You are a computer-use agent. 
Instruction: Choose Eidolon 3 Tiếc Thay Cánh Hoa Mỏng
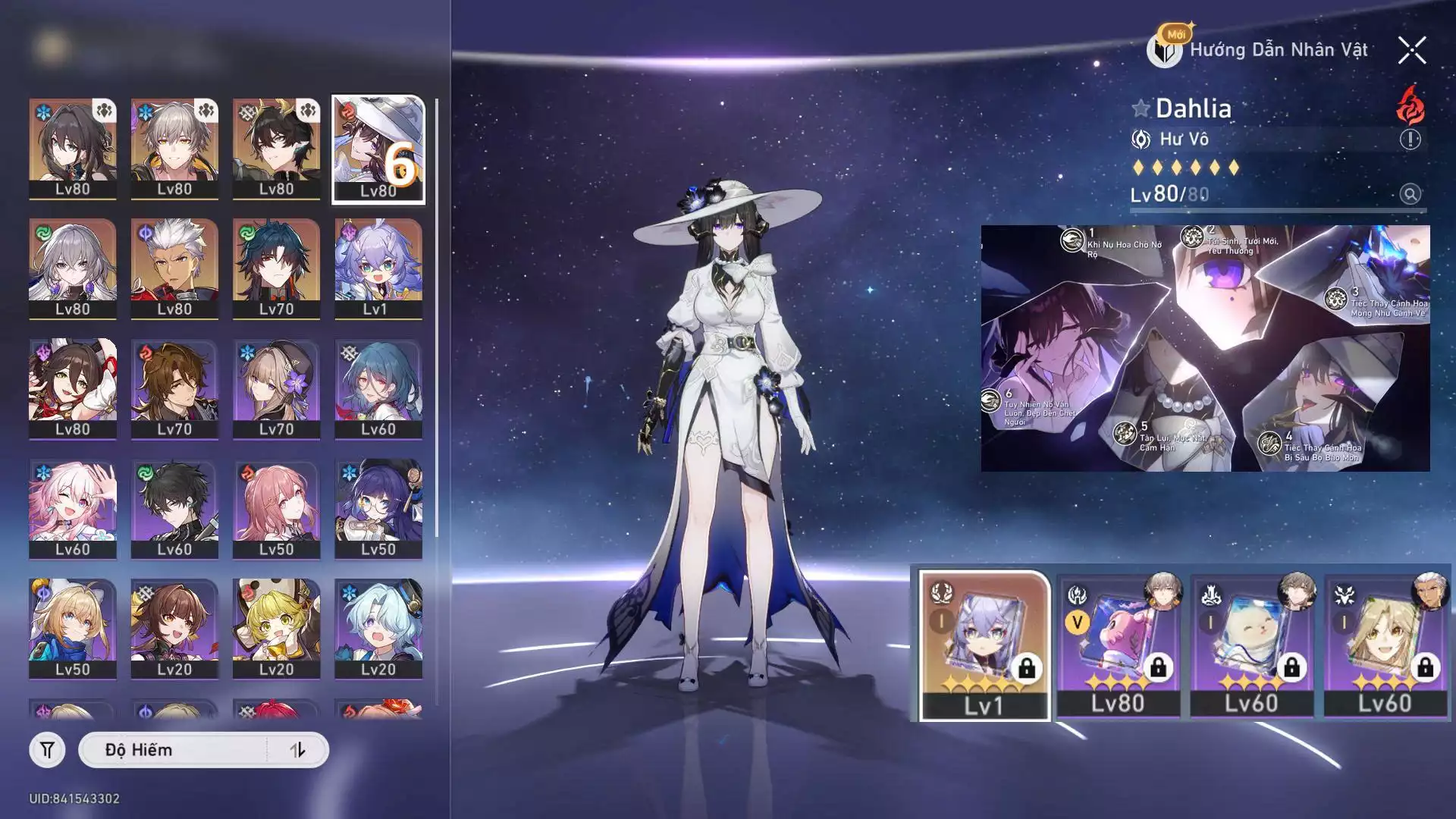tap(1336, 300)
